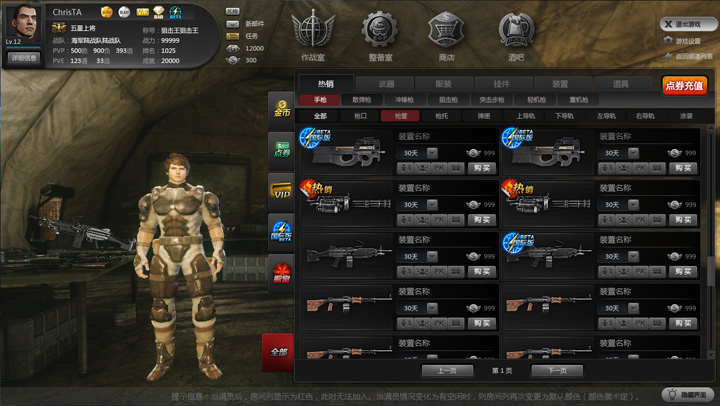Open the 道具 (items) tab
Screen dimensions: 720x406
pos(621,84)
